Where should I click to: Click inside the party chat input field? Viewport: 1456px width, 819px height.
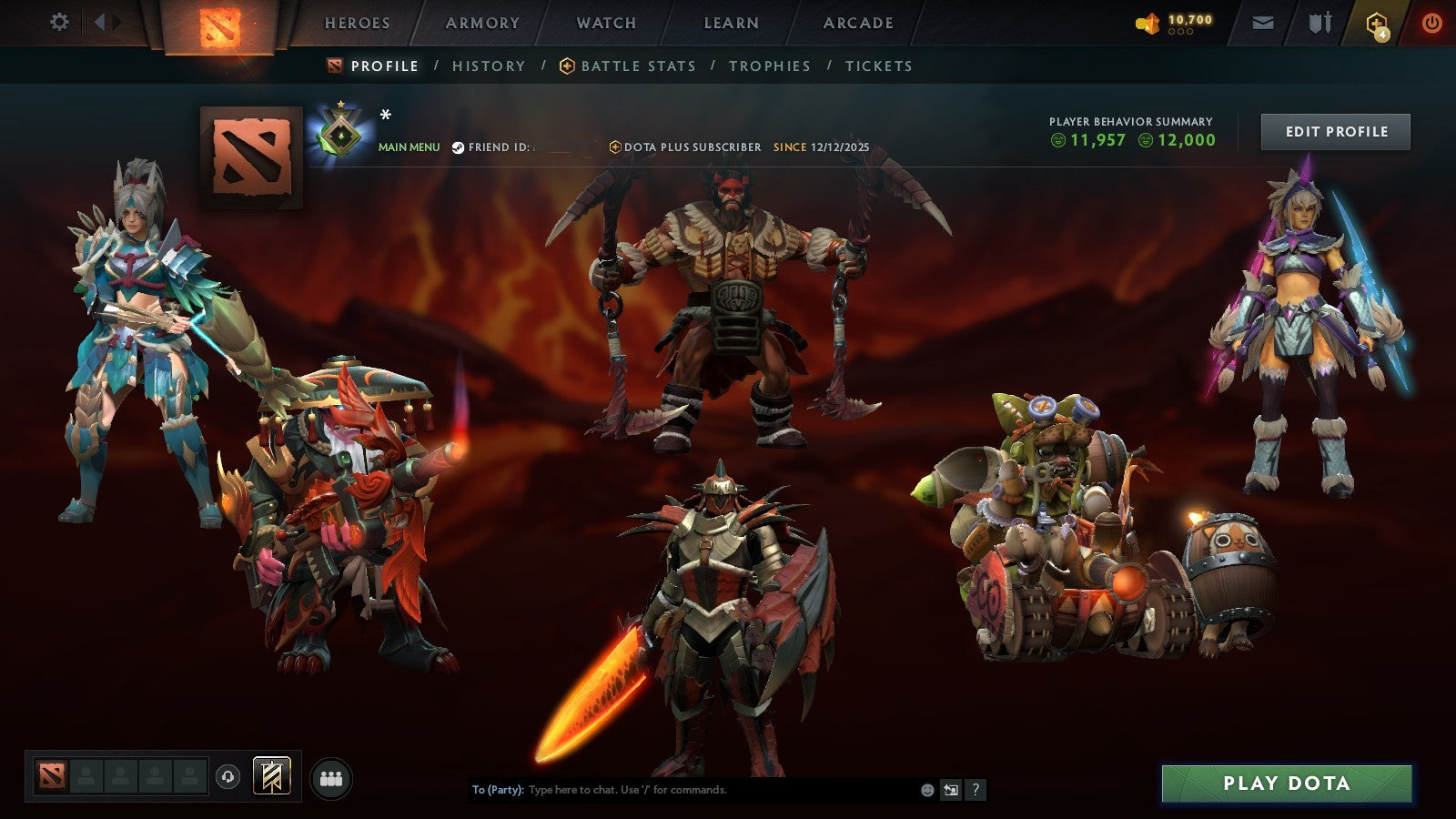682,791
